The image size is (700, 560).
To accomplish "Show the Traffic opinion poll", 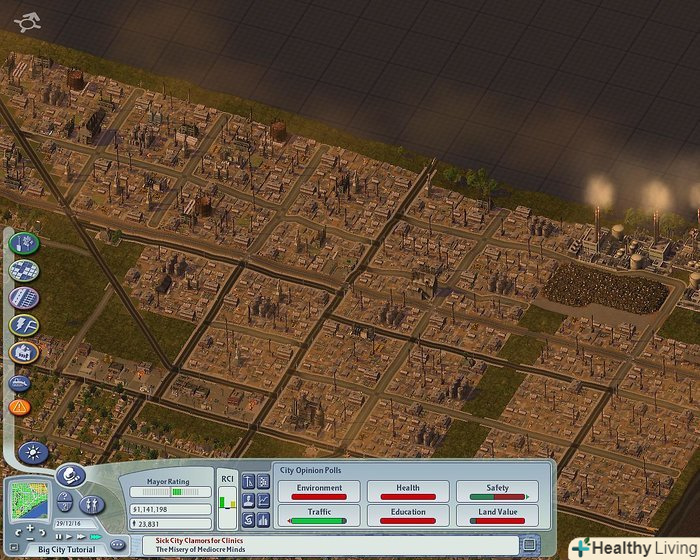I will click(318, 516).
